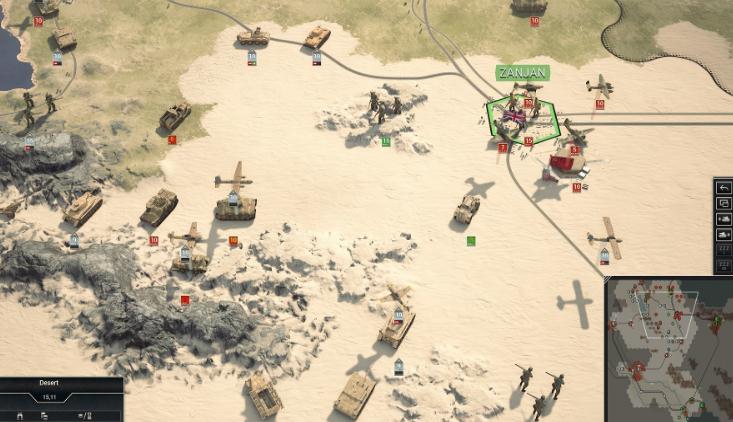Screen dimensions: 733x422
Task: Select the ZANJAN city label
Action: (522, 73)
